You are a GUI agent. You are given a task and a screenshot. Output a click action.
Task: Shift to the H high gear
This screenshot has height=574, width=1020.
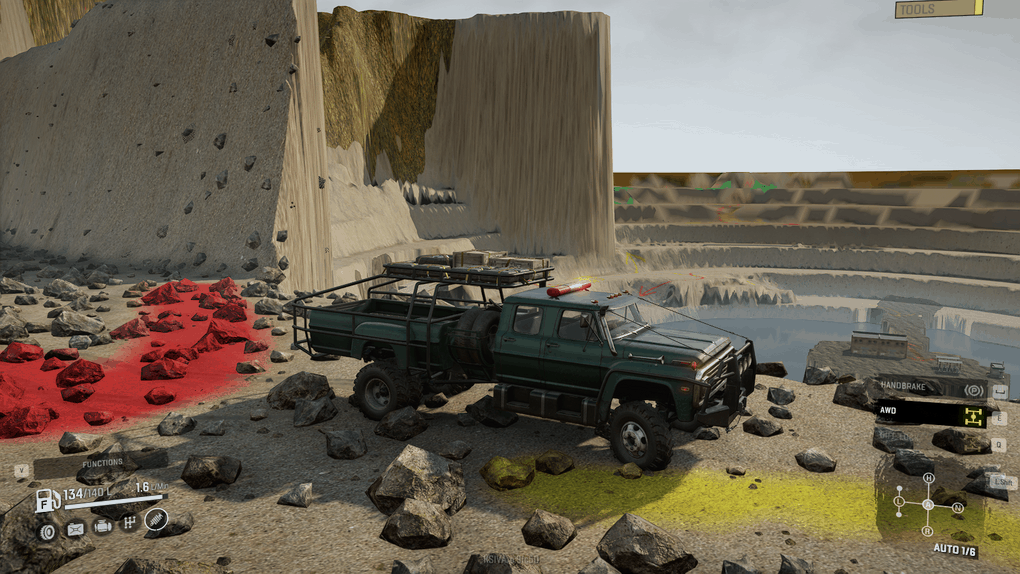click(x=928, y=478)
